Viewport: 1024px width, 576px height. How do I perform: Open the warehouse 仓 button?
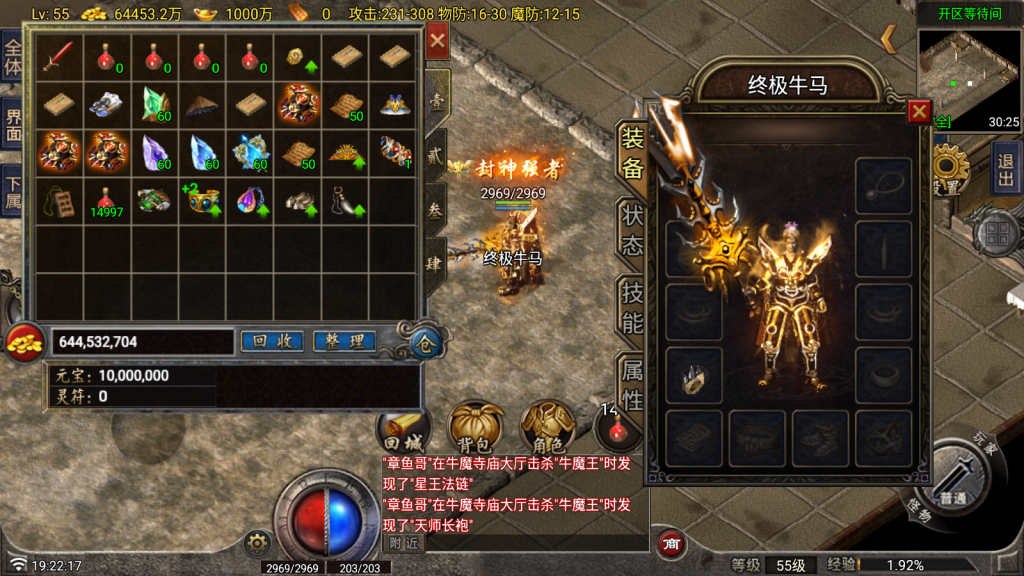click(425, 345)
